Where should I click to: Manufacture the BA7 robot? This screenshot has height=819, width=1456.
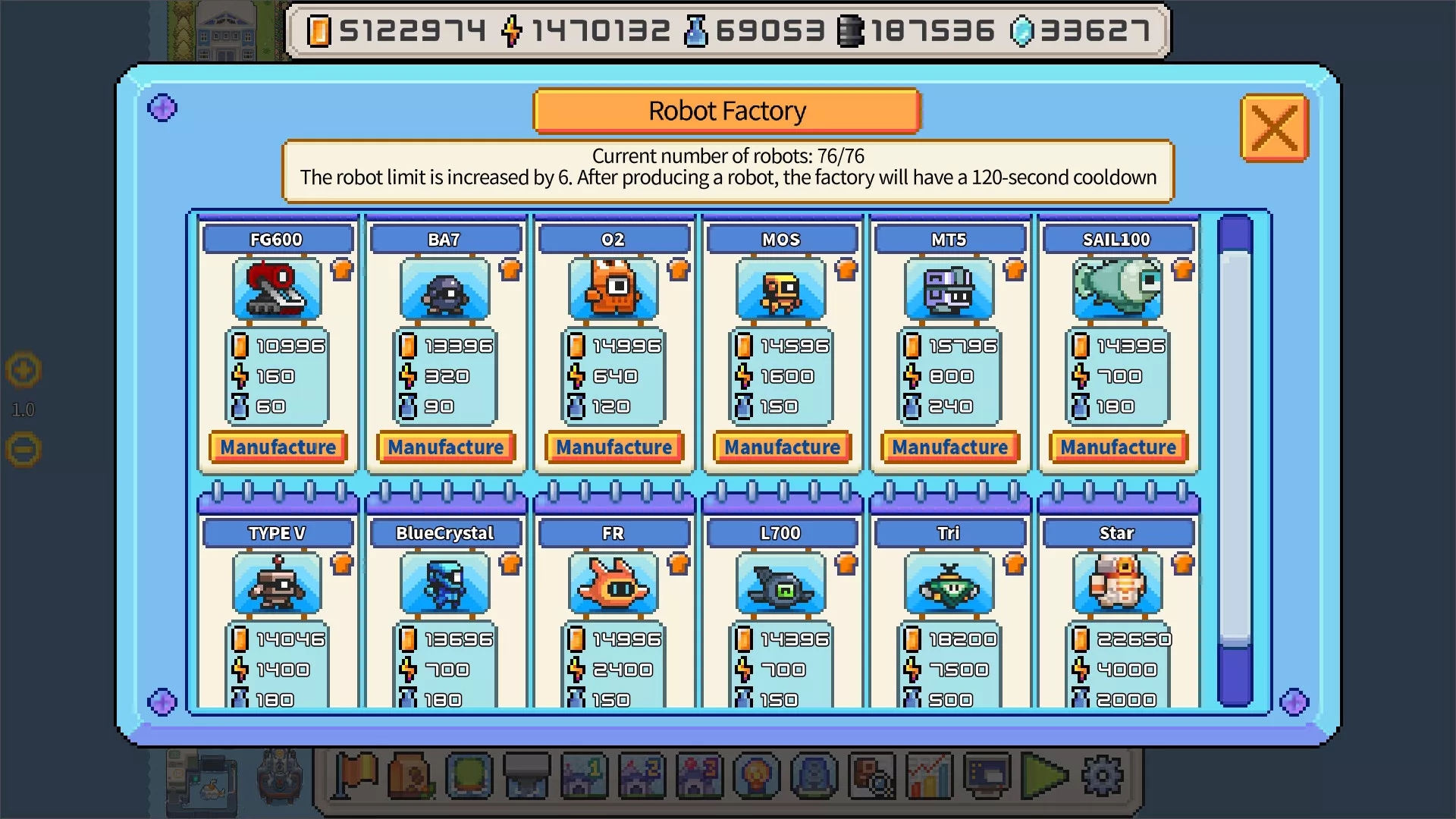(446, 447)
